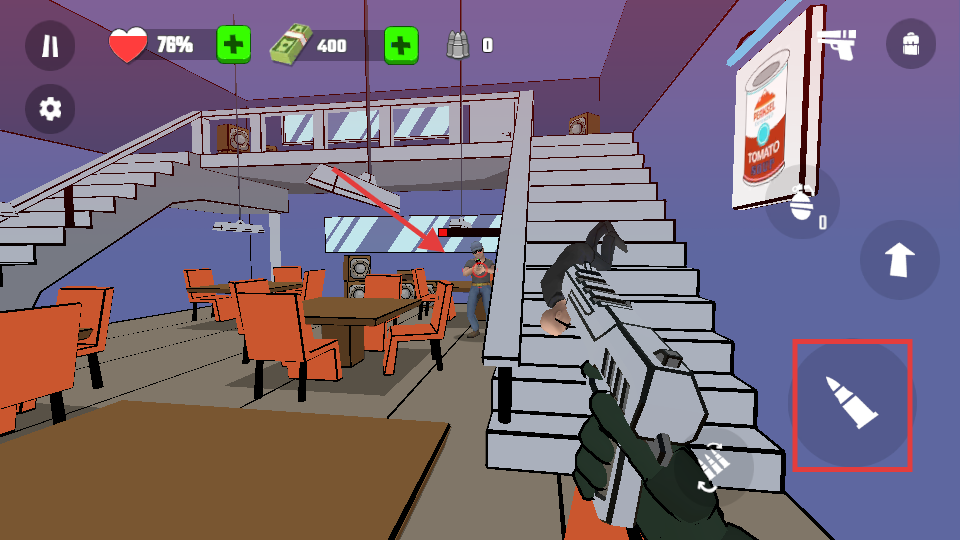
Task: Pause the game
Action: (50, 45)
